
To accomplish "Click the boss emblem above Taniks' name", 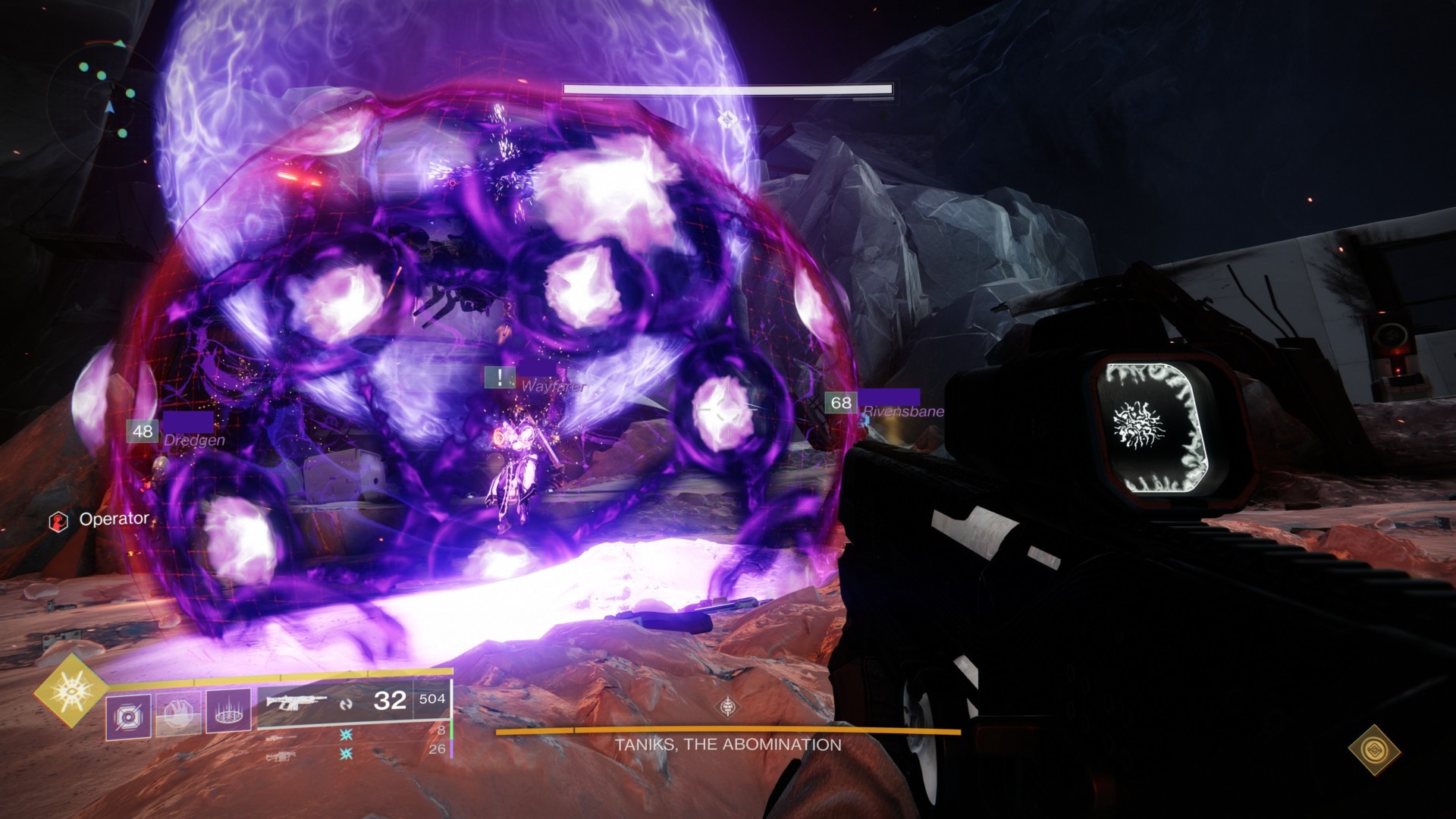I will 729,708.
